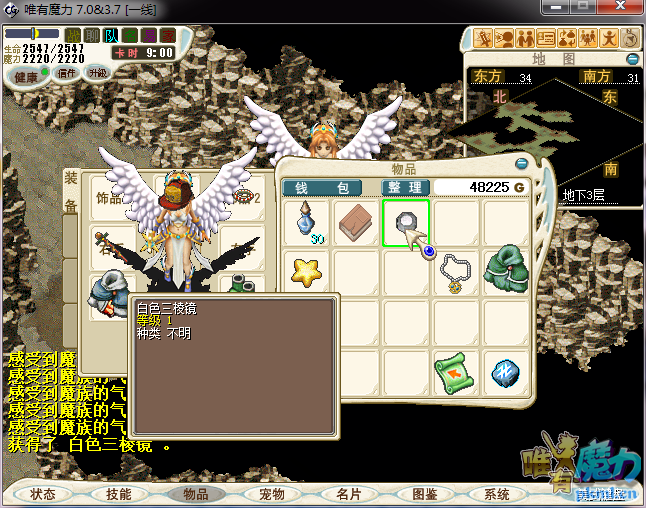Open the 图鉴 album menu
Viewport: 646px width, 508px height.
(x=424, y=494)
